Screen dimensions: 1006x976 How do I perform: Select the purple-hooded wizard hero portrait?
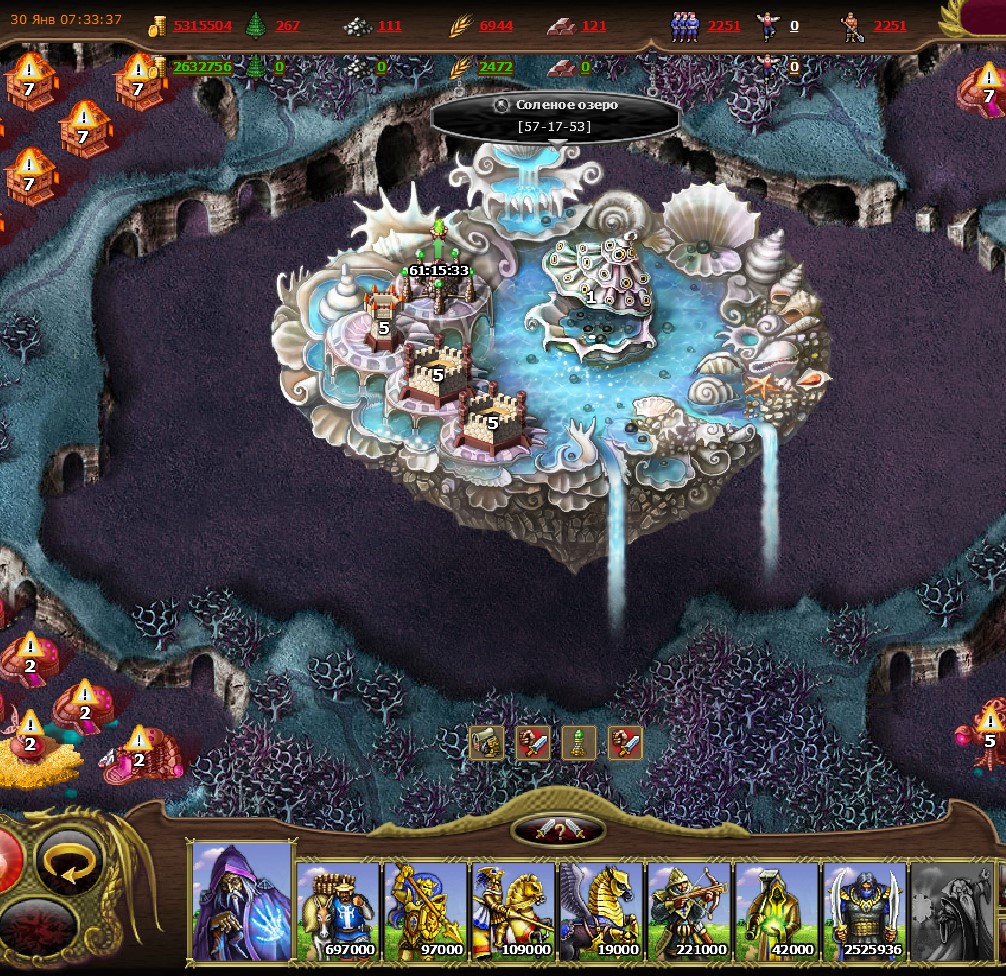click(240, 901)
